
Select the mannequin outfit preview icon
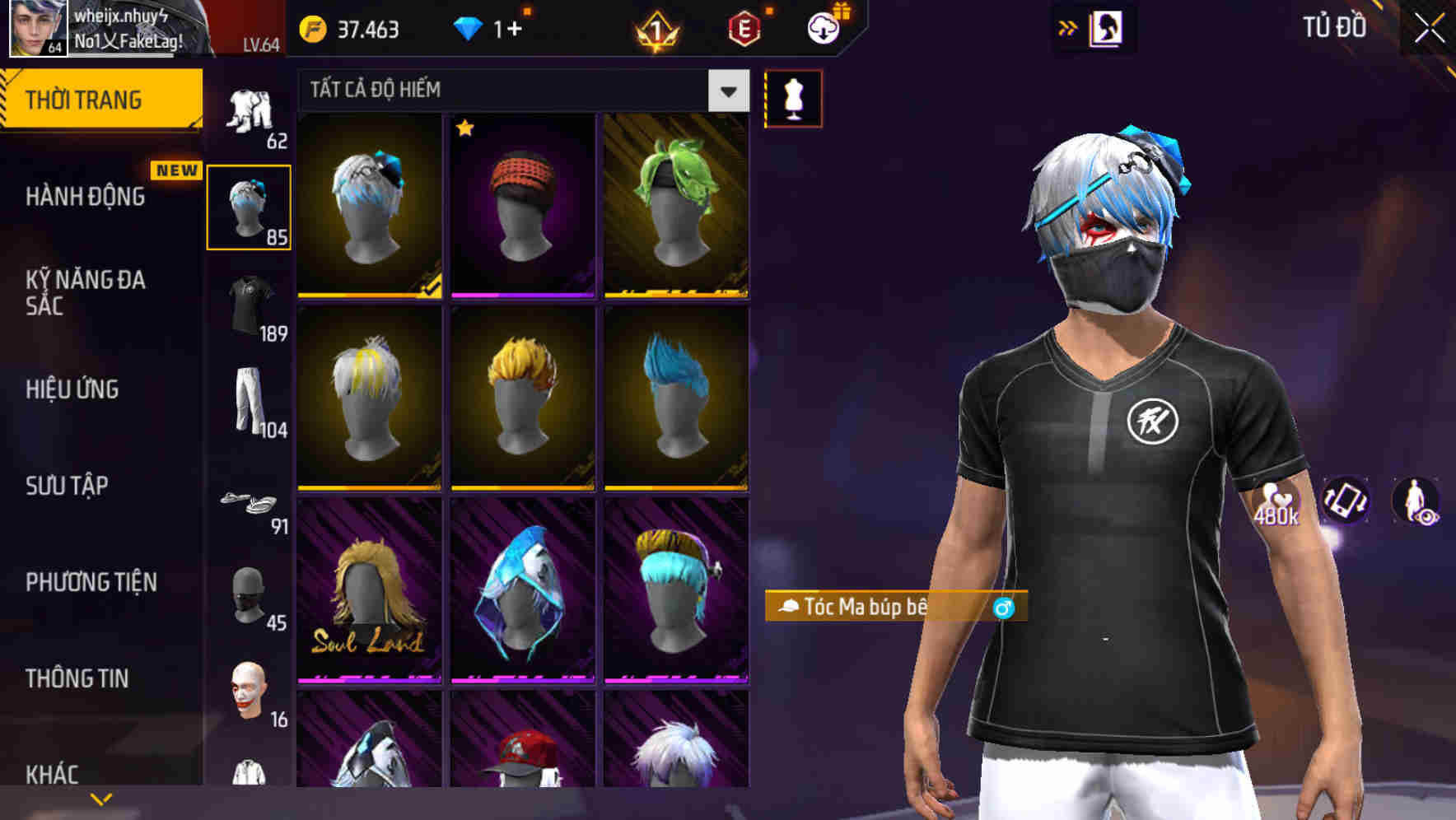(793, 98)
